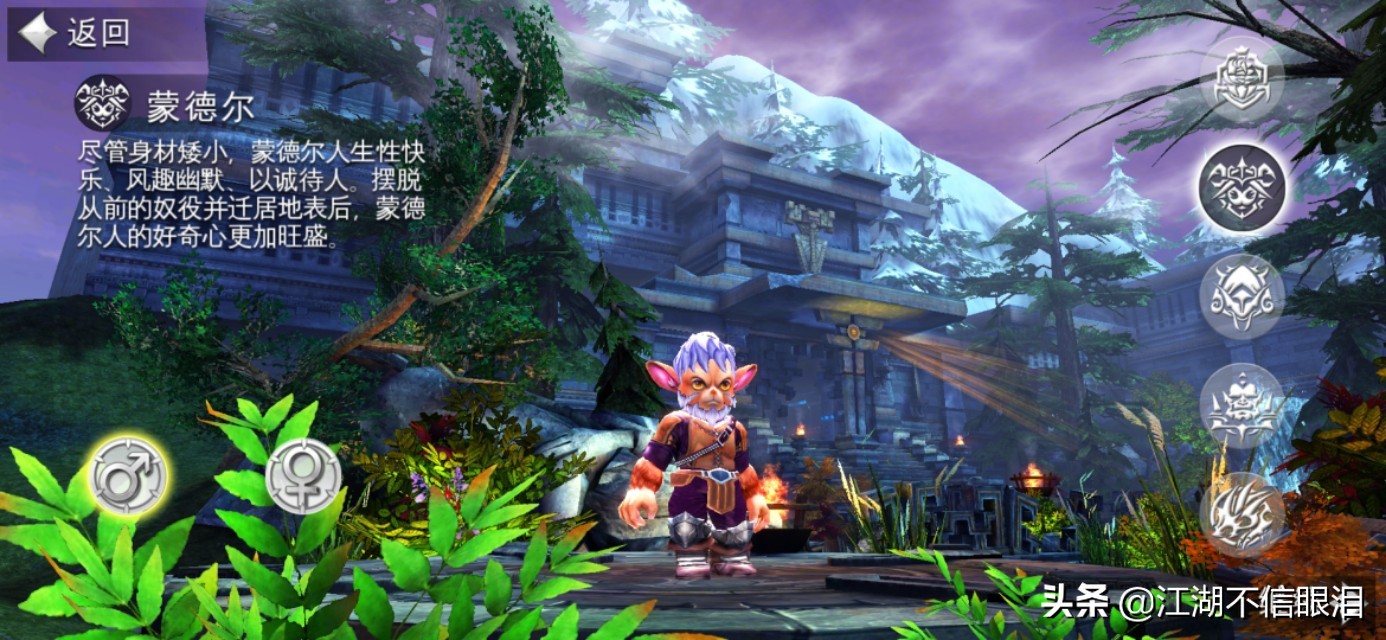
Task: Go back using the 返回 button
Action: coord(75,33)
